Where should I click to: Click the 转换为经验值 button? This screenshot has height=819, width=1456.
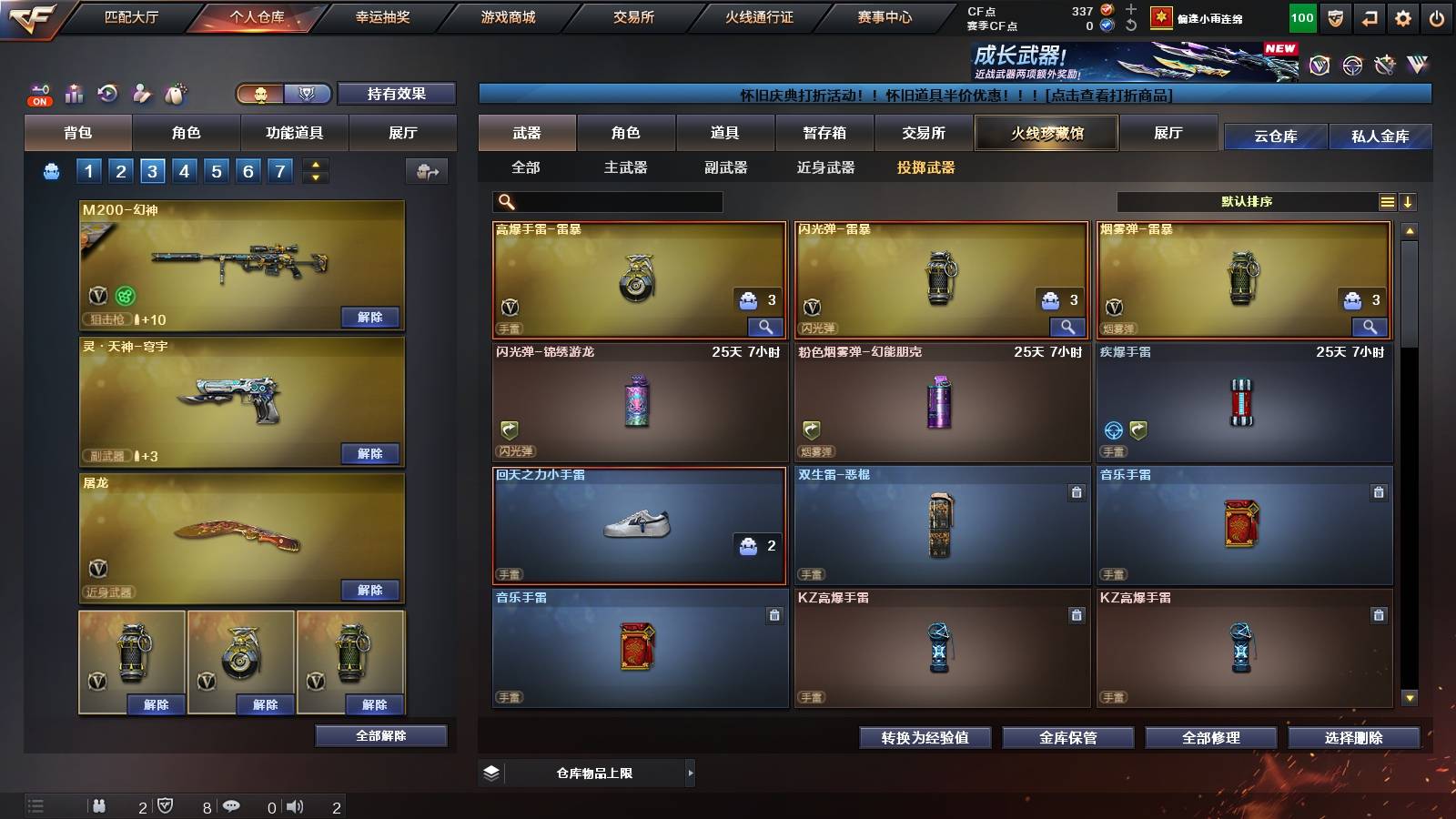pos(925,738)
